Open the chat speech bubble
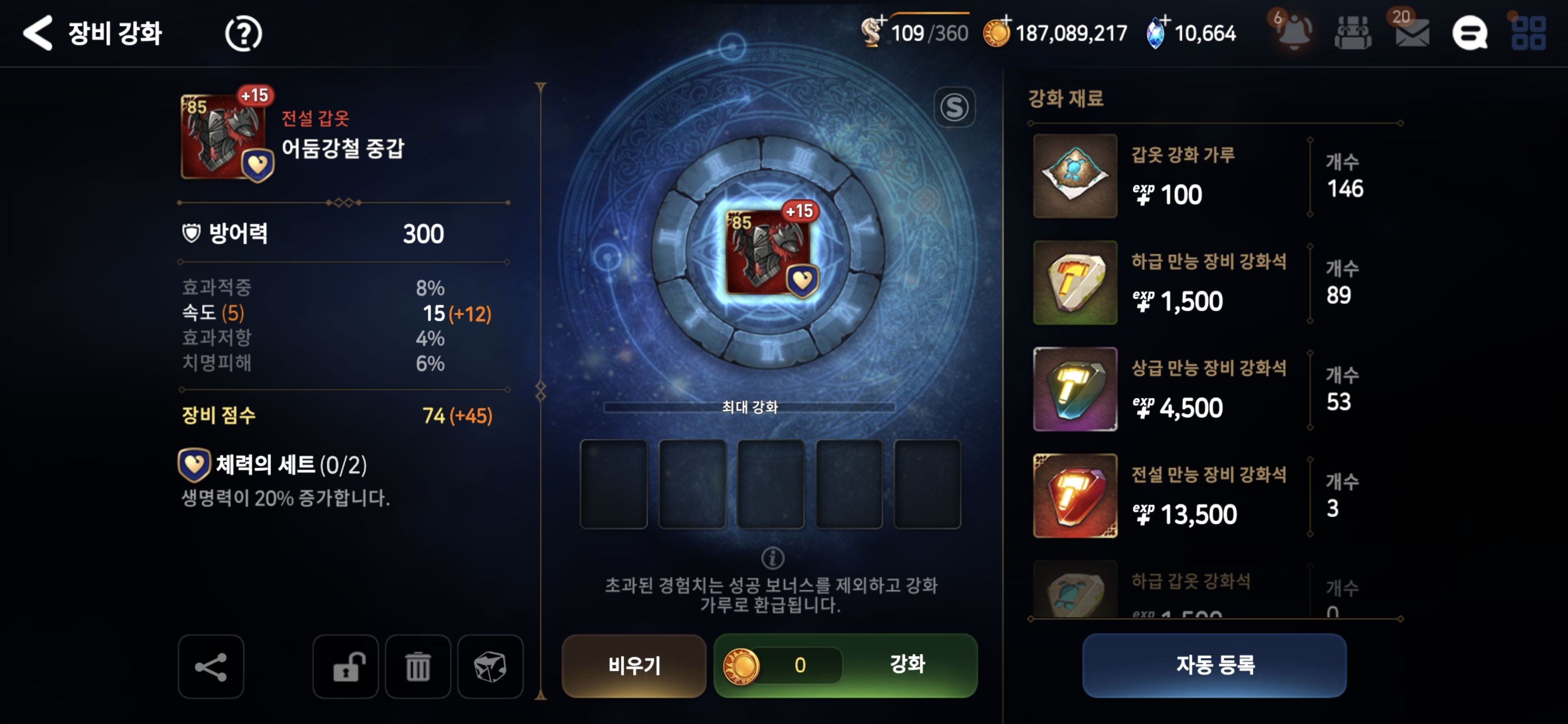 coord(1470,33)
